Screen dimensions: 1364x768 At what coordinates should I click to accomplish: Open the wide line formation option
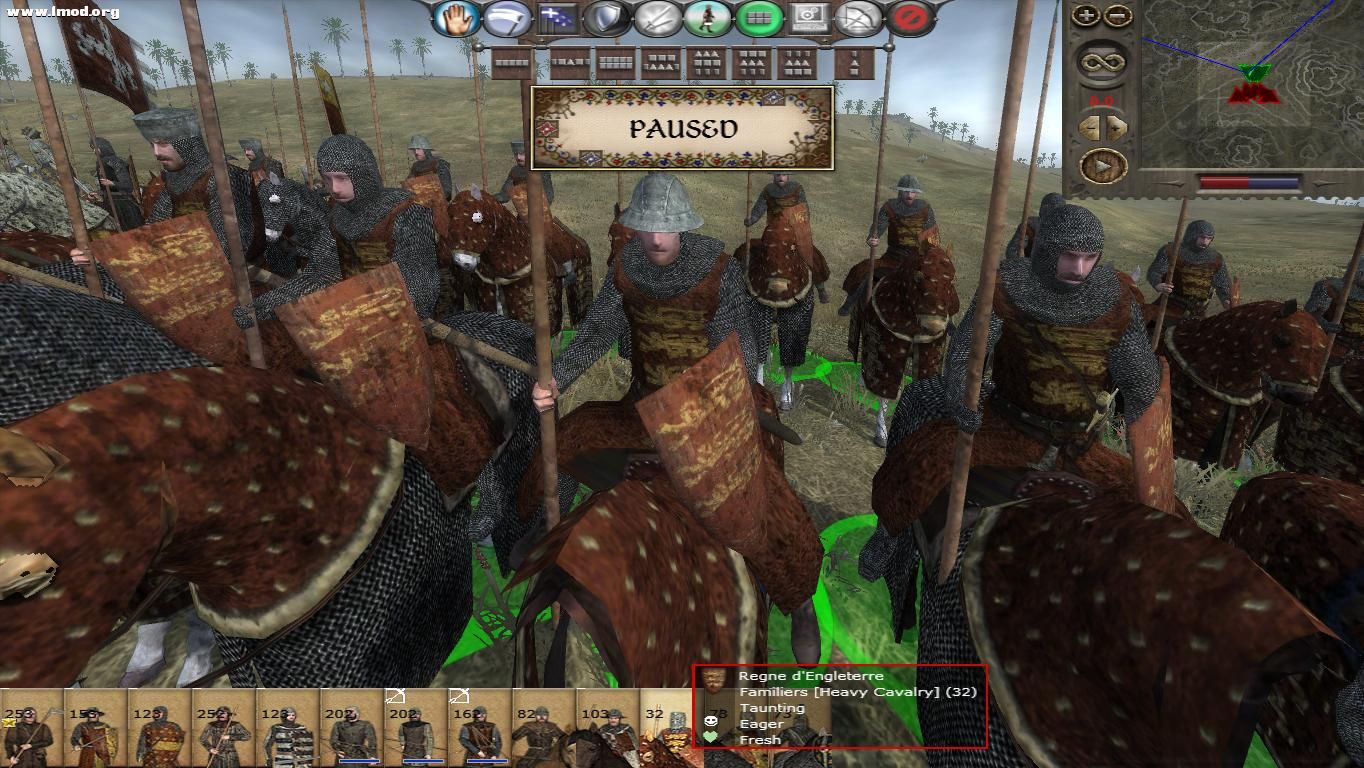pos(511,62)
